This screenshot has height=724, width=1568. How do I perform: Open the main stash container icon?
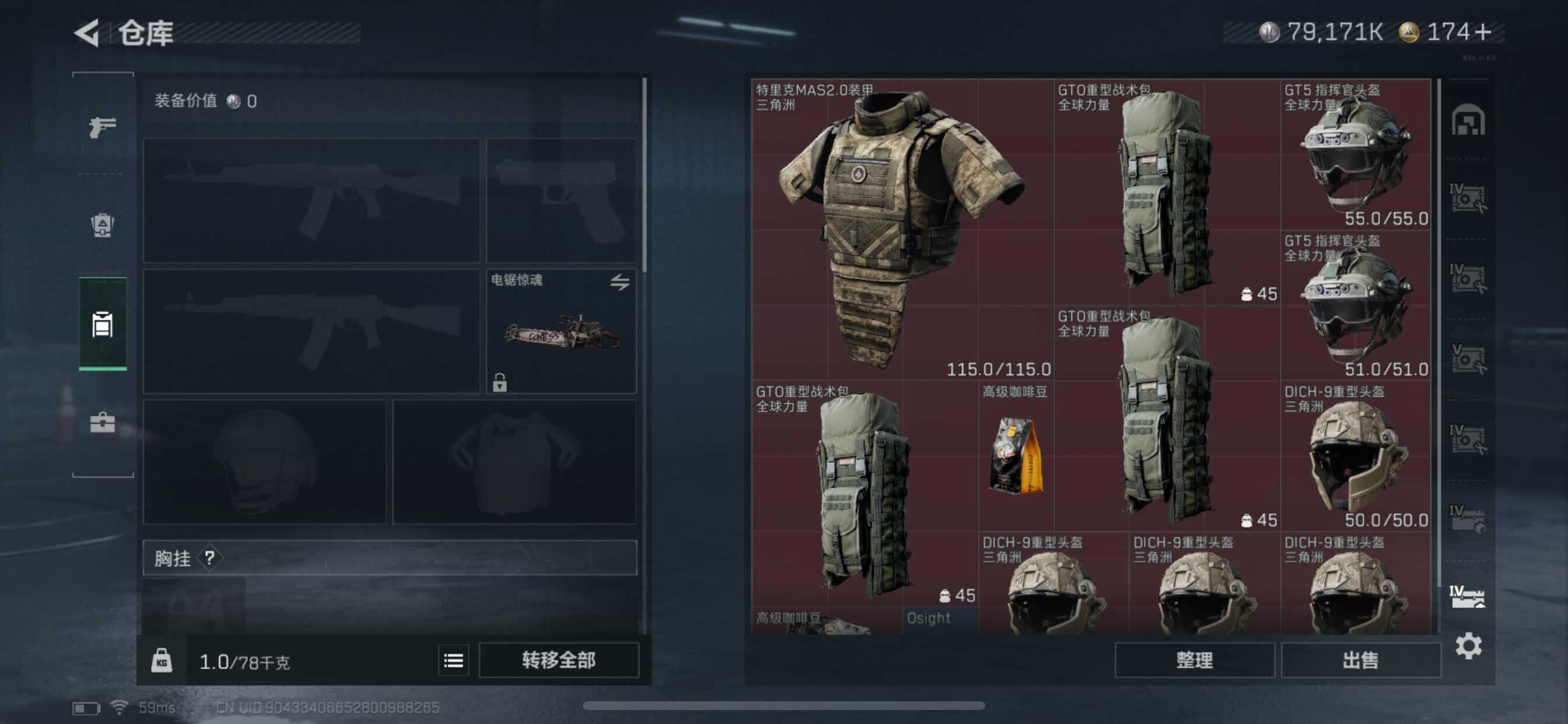click(x=1468, y=120)
